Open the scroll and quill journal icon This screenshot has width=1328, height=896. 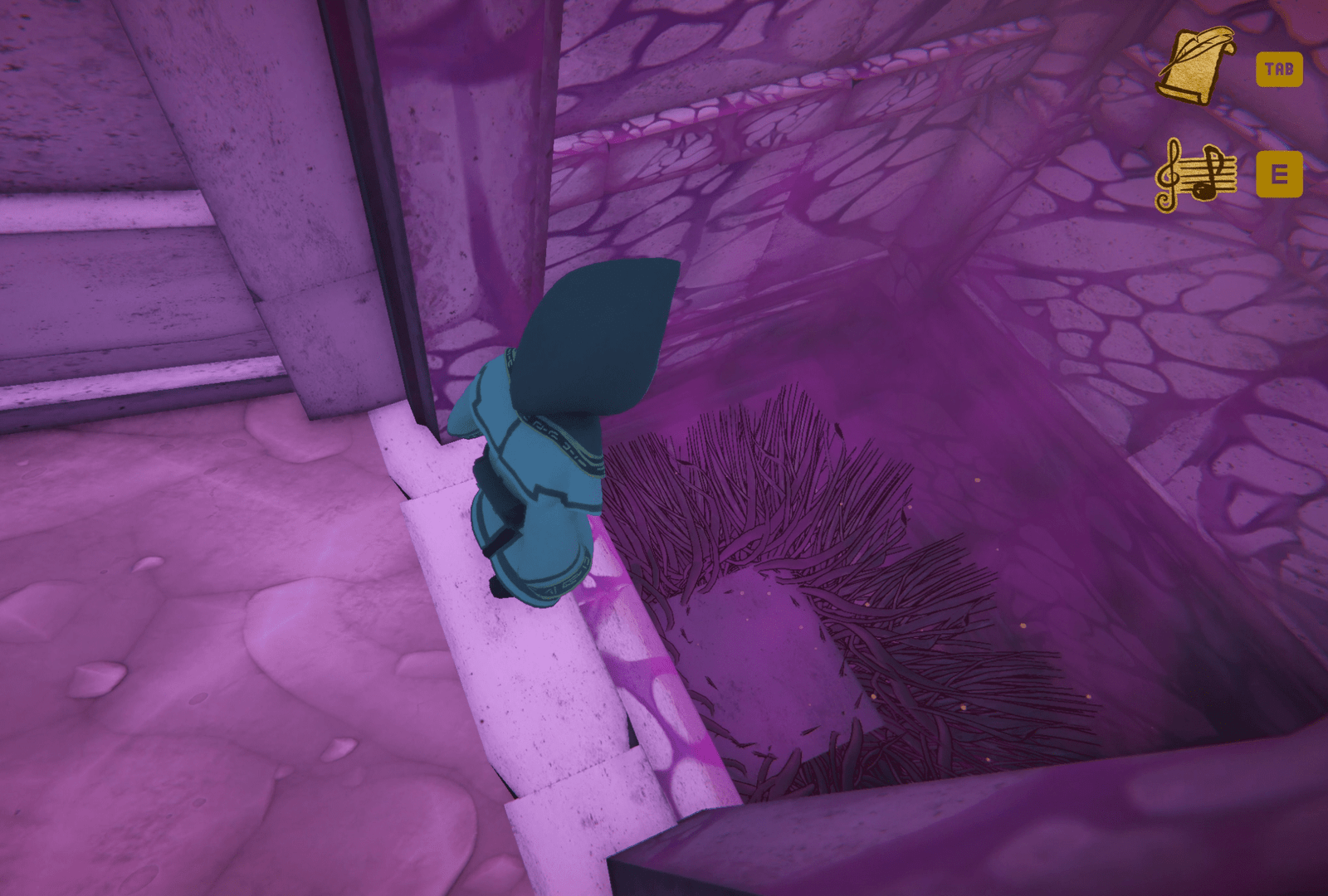coord(1194,66)
